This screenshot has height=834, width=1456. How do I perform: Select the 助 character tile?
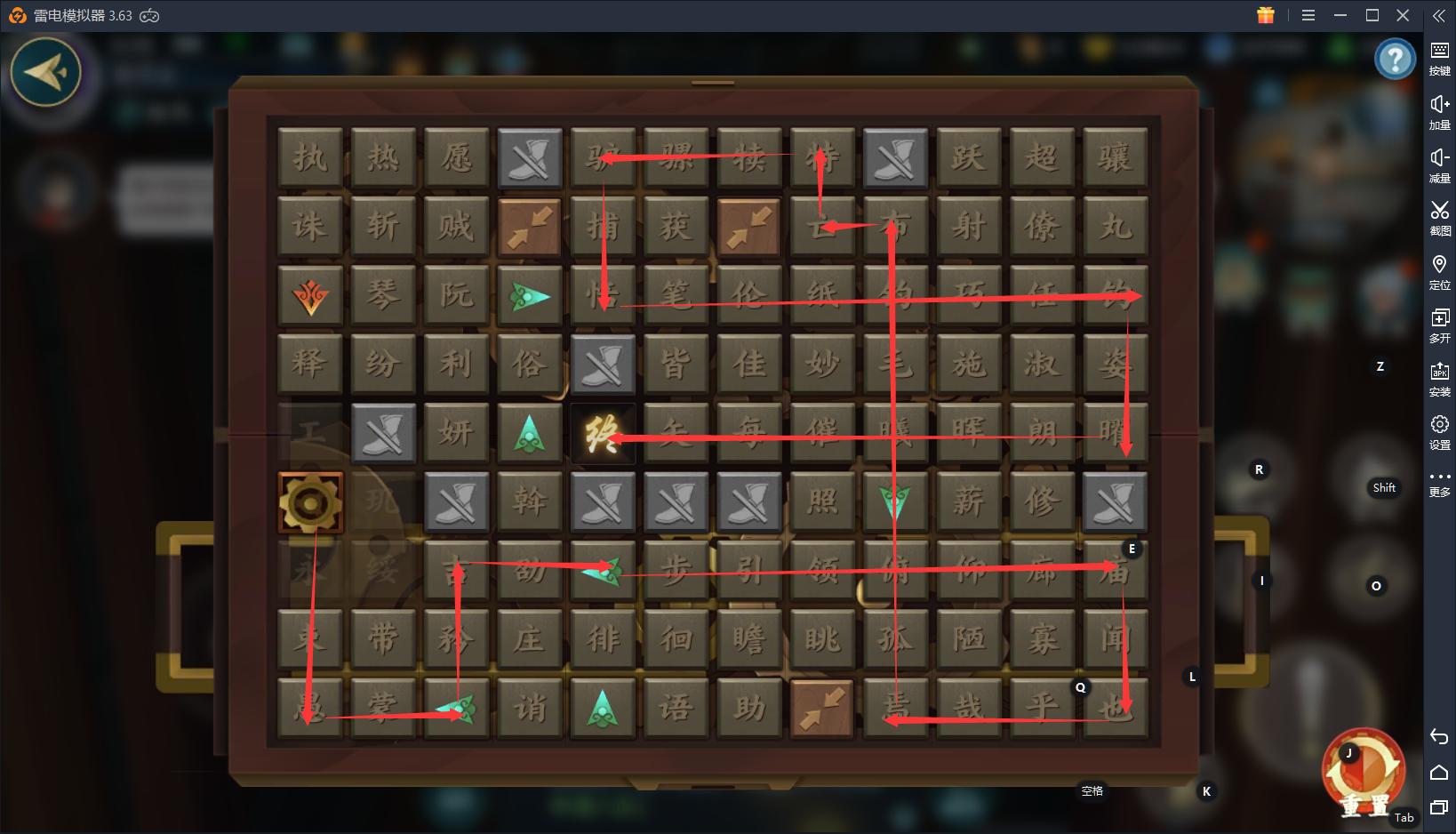(749, 709)
